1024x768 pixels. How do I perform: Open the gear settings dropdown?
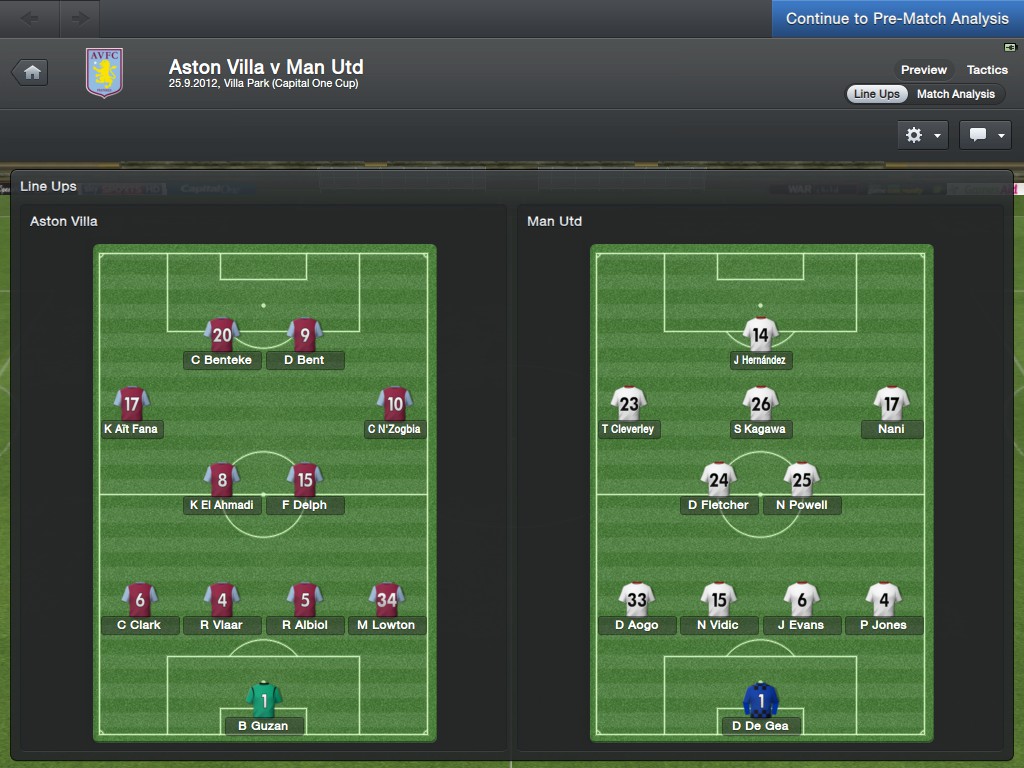922,135
